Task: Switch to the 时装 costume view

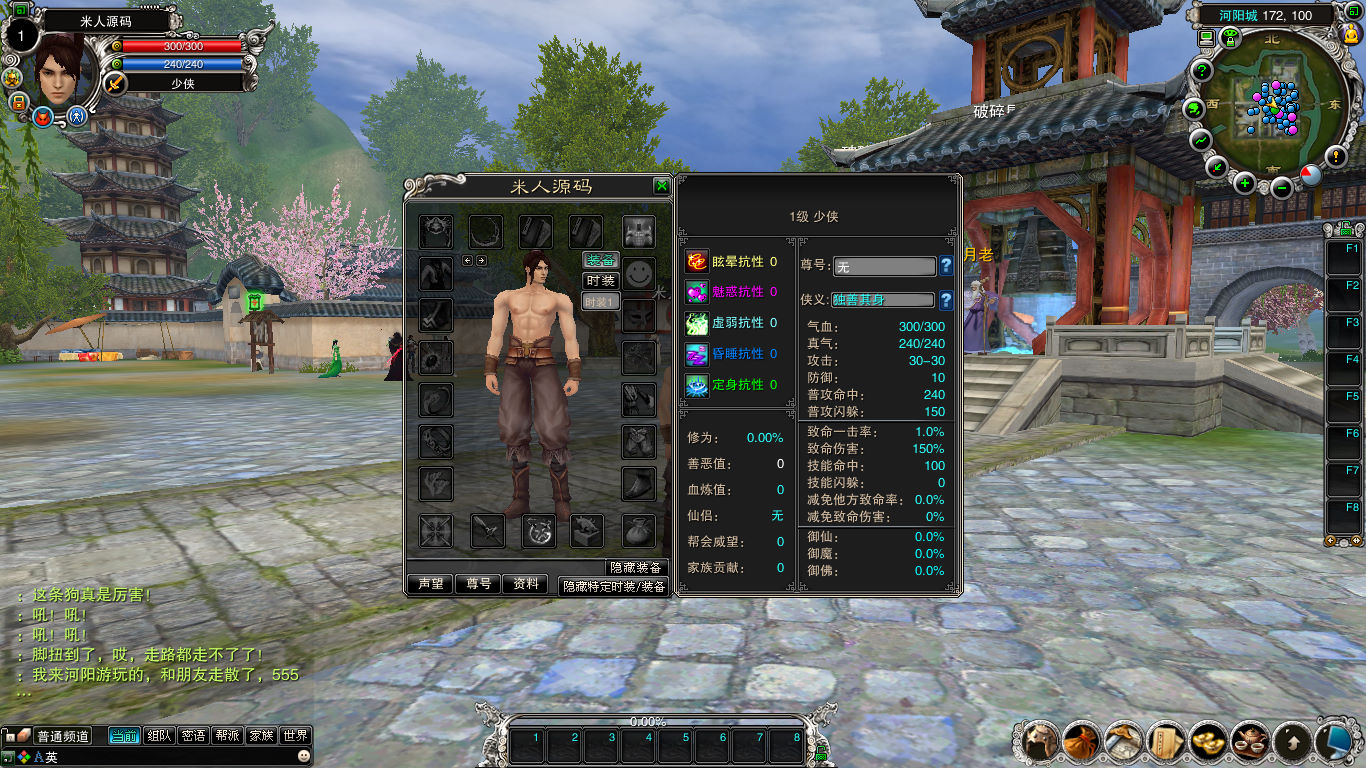Action: (601, 281)
